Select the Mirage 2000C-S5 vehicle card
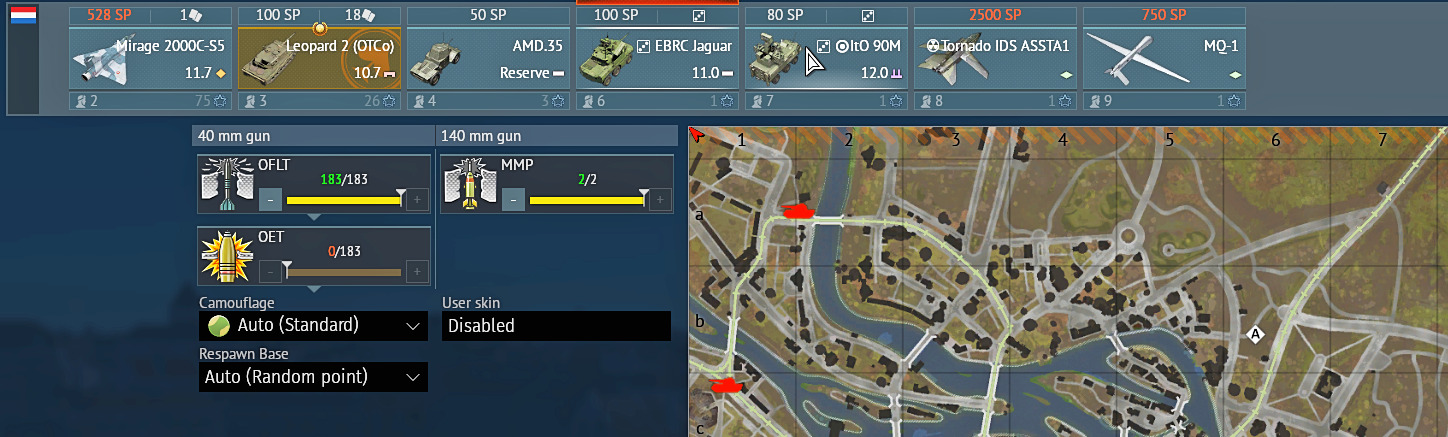The image size is (1448, 437). click(x=149, y=58)
